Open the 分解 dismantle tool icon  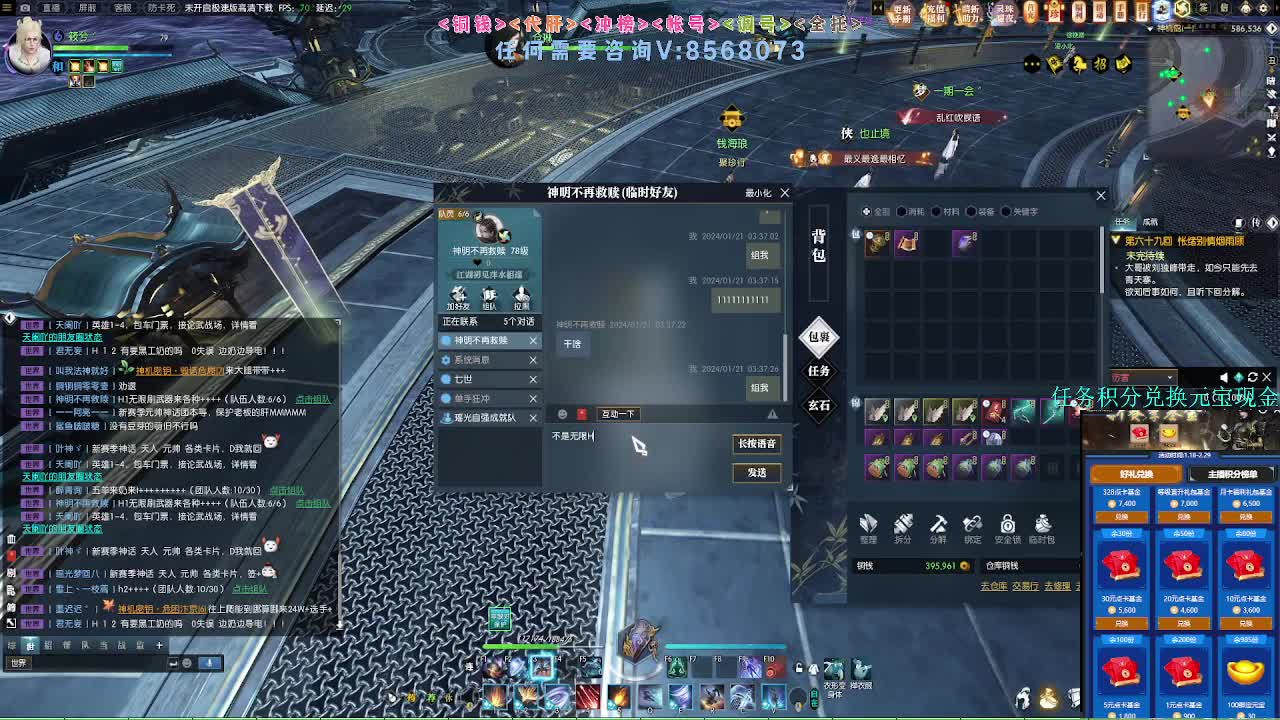937,528
